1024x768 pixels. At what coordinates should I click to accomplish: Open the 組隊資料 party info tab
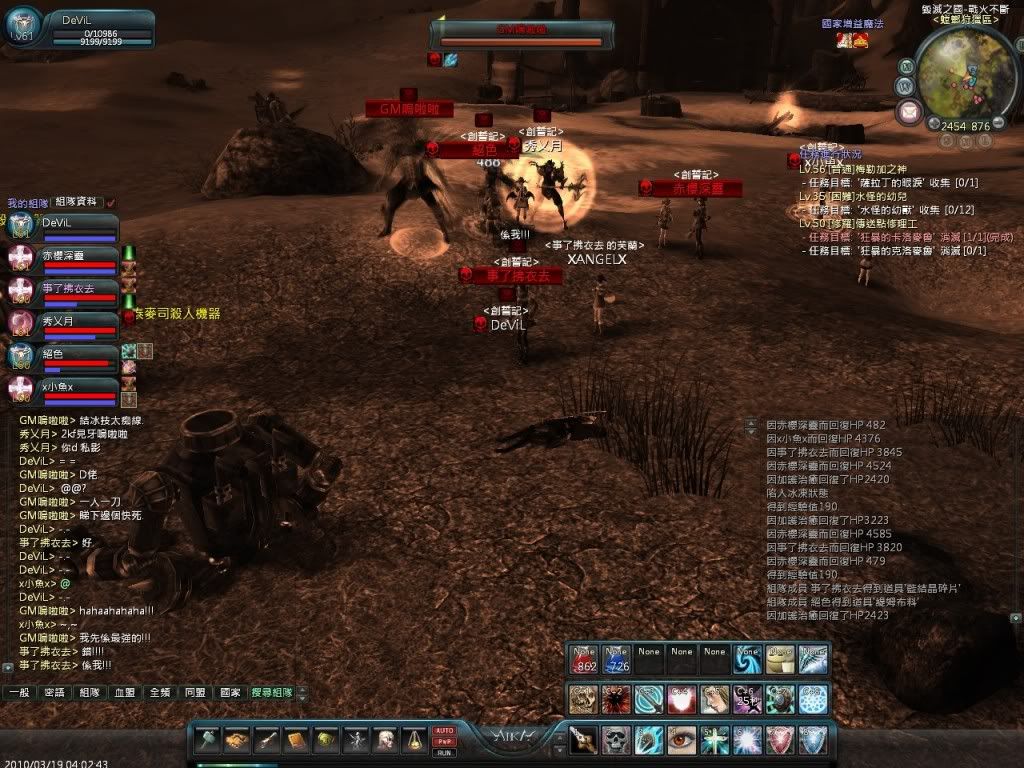coord(77,202)
